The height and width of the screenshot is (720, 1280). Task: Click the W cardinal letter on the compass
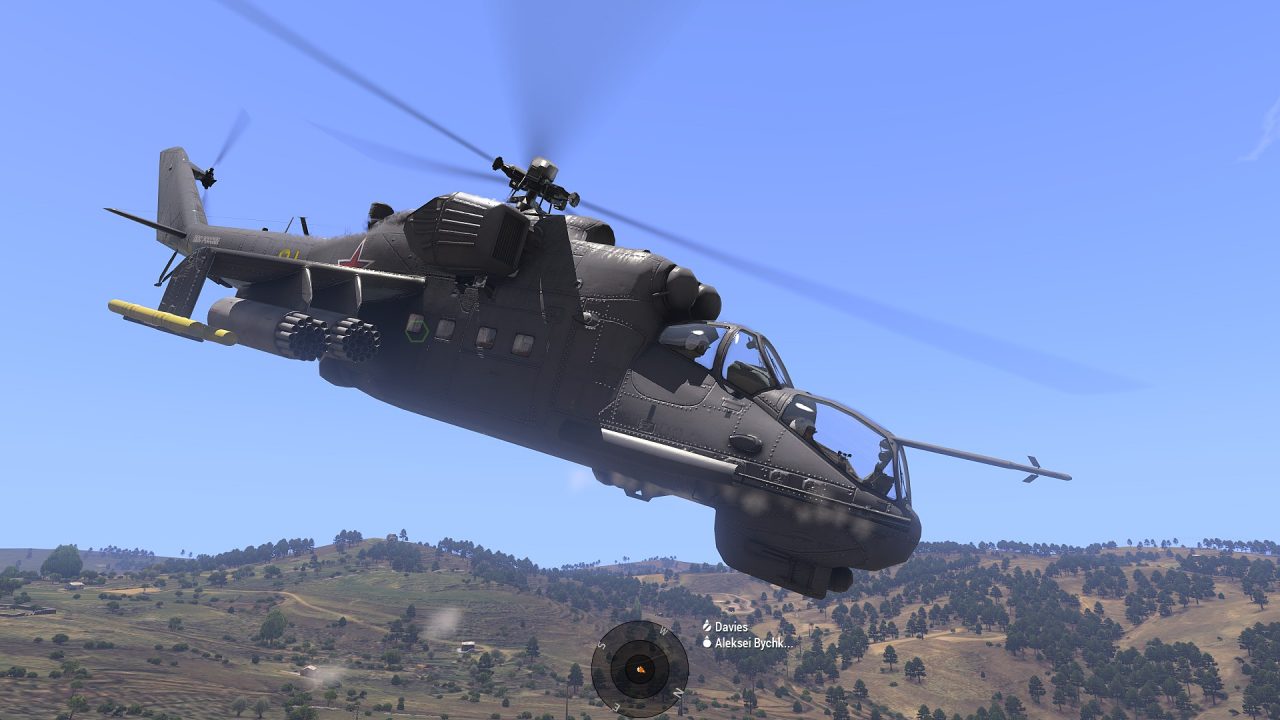tap(662, 630)
